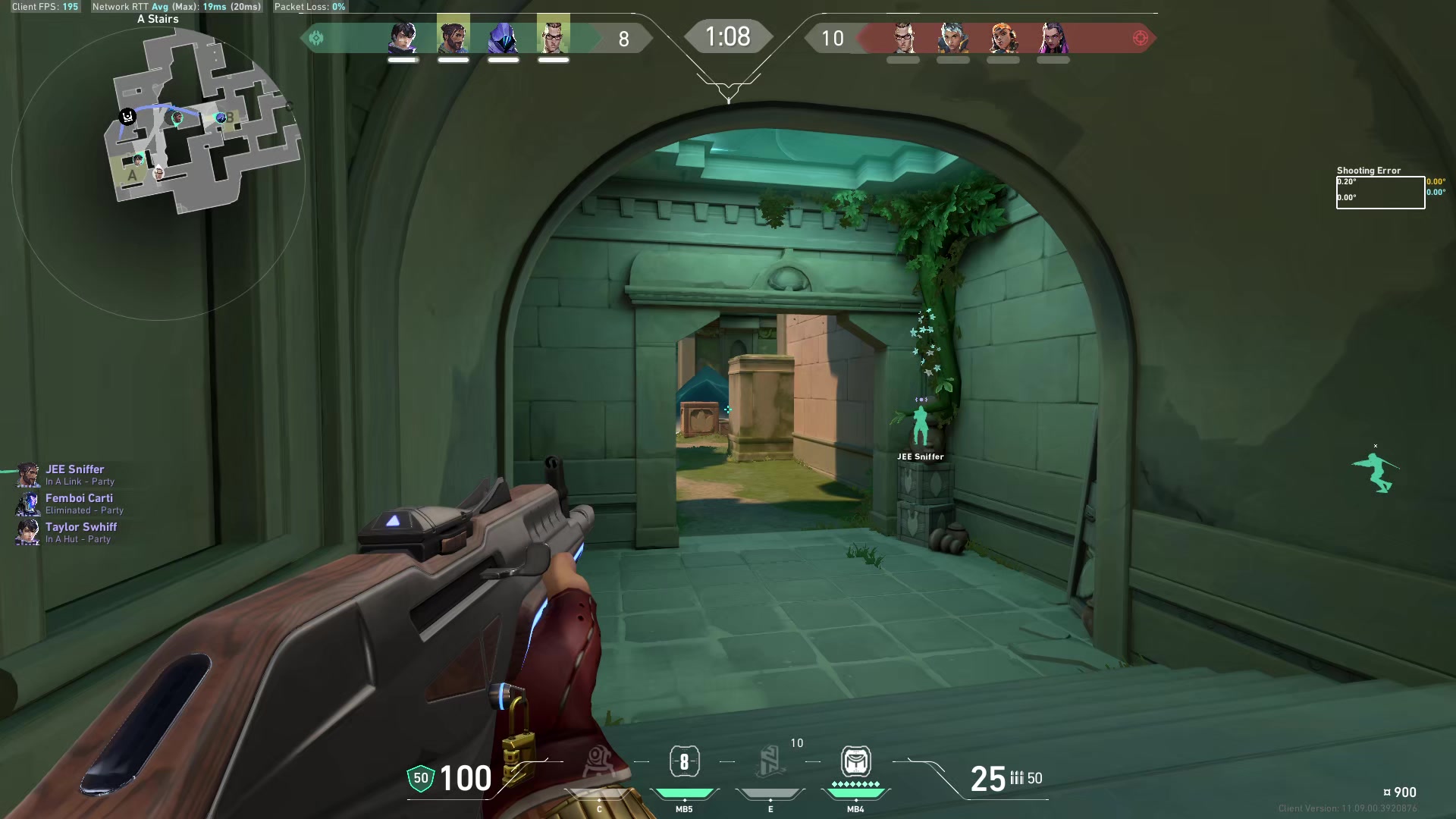Screen dimensions: 1456x819
Task: Pick the allied Harbor portrait
Action: point(453,38)
